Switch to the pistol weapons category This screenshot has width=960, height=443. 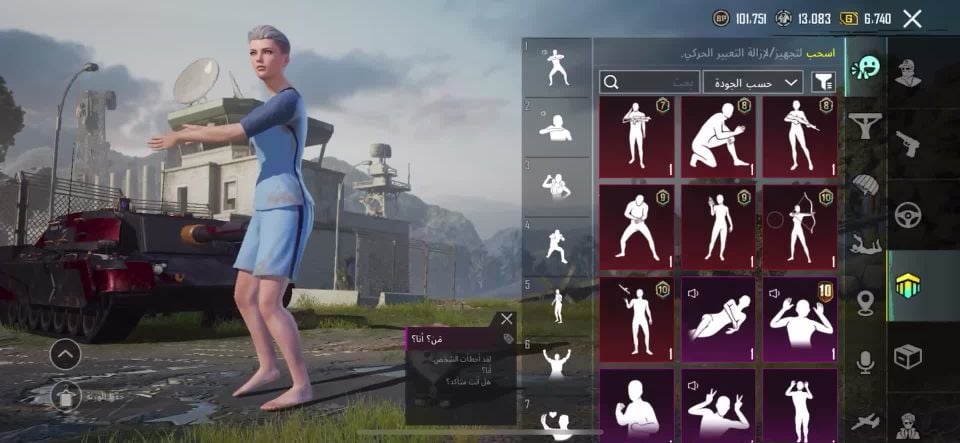pyautogui.click(x=907, y=142)
